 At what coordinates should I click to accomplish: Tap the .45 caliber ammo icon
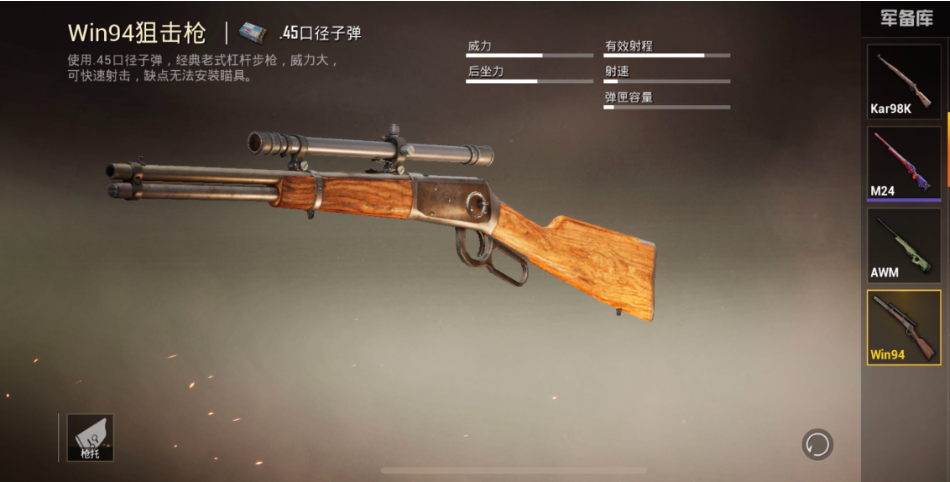click(253, 33)
